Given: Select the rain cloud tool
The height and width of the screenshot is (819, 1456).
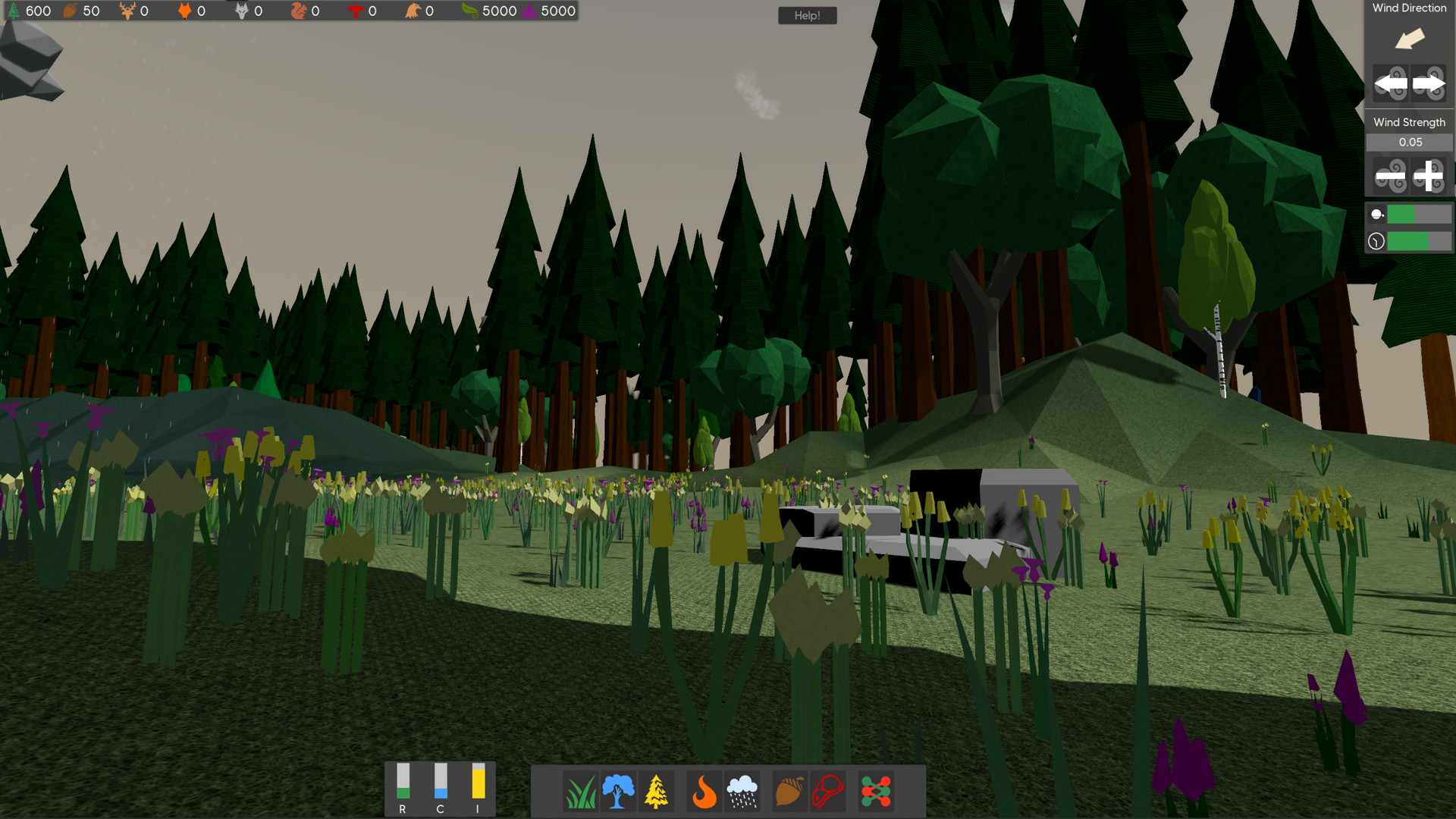Looking at the screenshot, I should coord(742,791).
